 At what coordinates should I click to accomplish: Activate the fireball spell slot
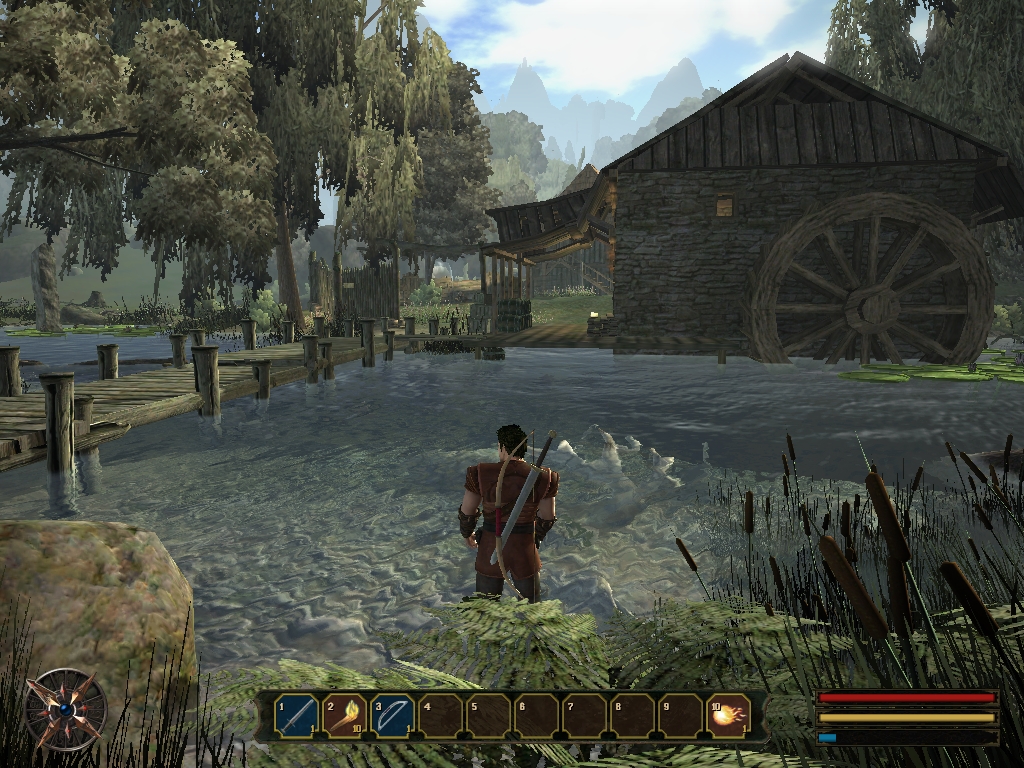pos(729,716)
